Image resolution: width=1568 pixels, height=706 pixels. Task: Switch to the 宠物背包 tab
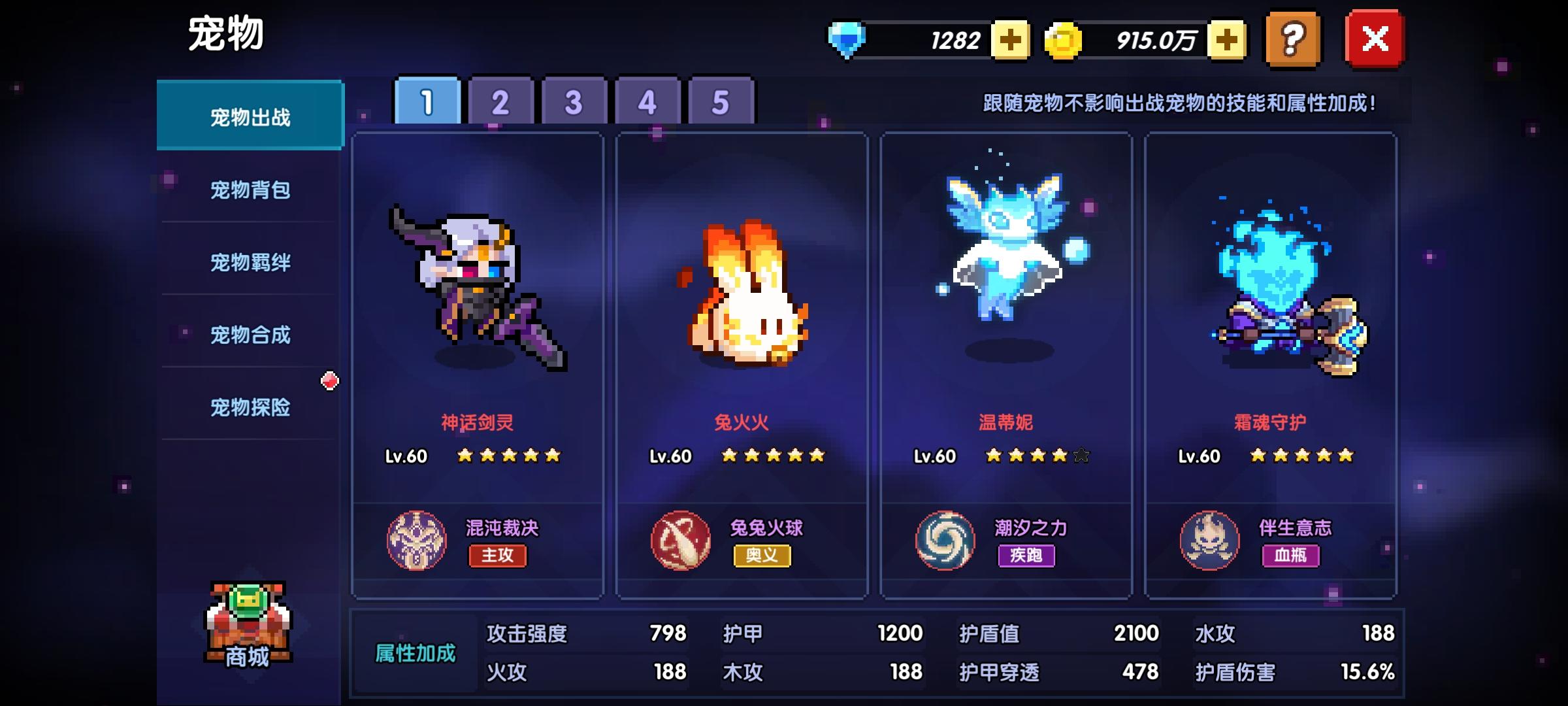click(x=250, y=190)
